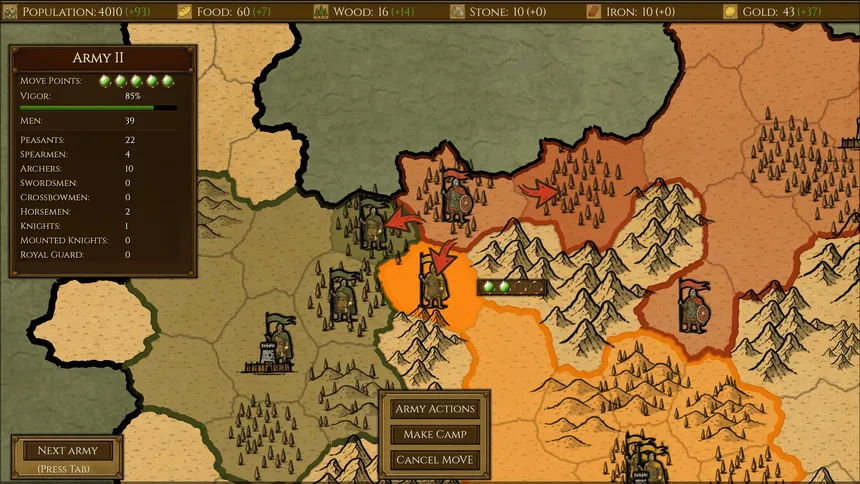Open the Army Actions menu
The image size is (860, 484).
(x=435, y=409)
